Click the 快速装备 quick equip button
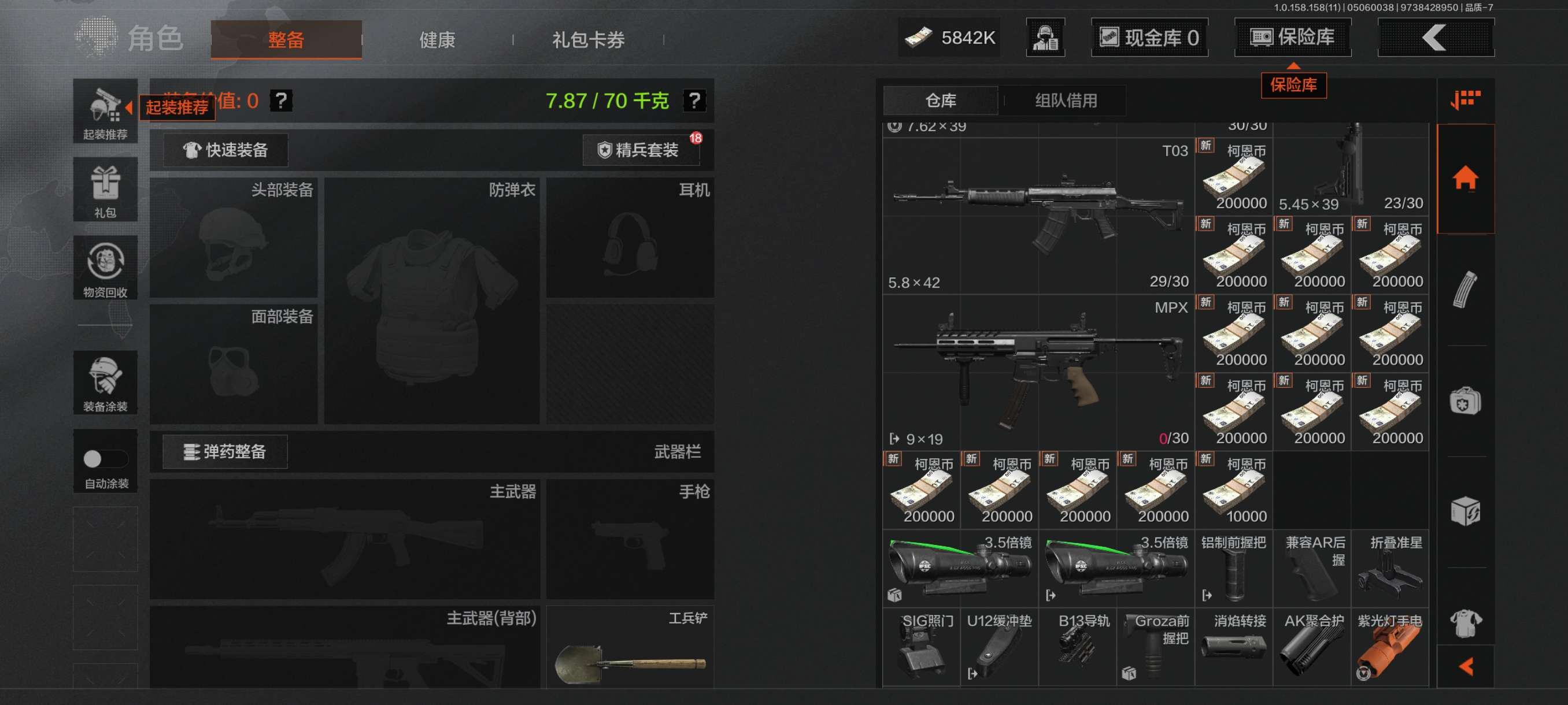The width and height of the screenshot is (1568, 705). (x=226, y=150)
